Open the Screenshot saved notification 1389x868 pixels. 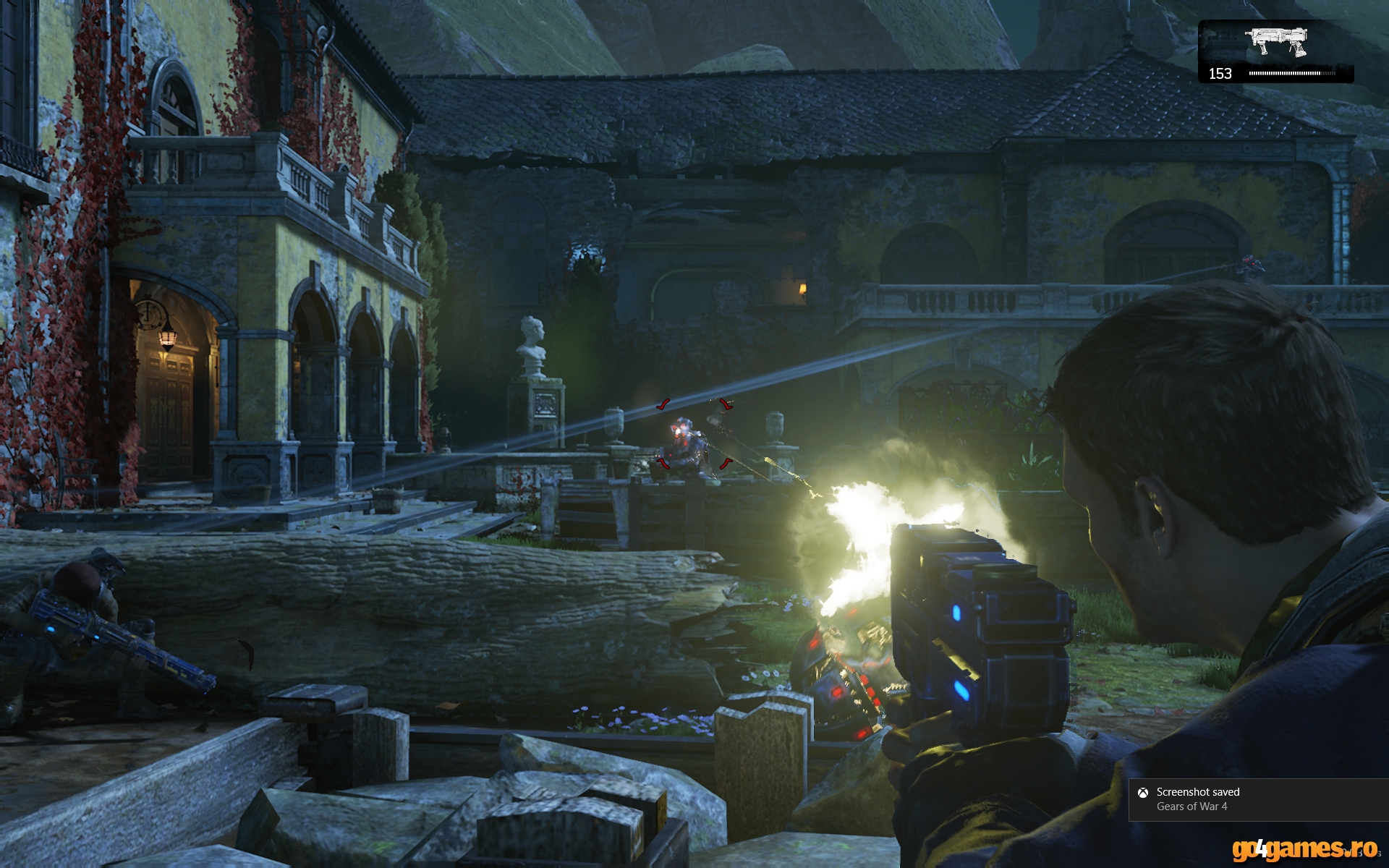[x=1259, y=799]
